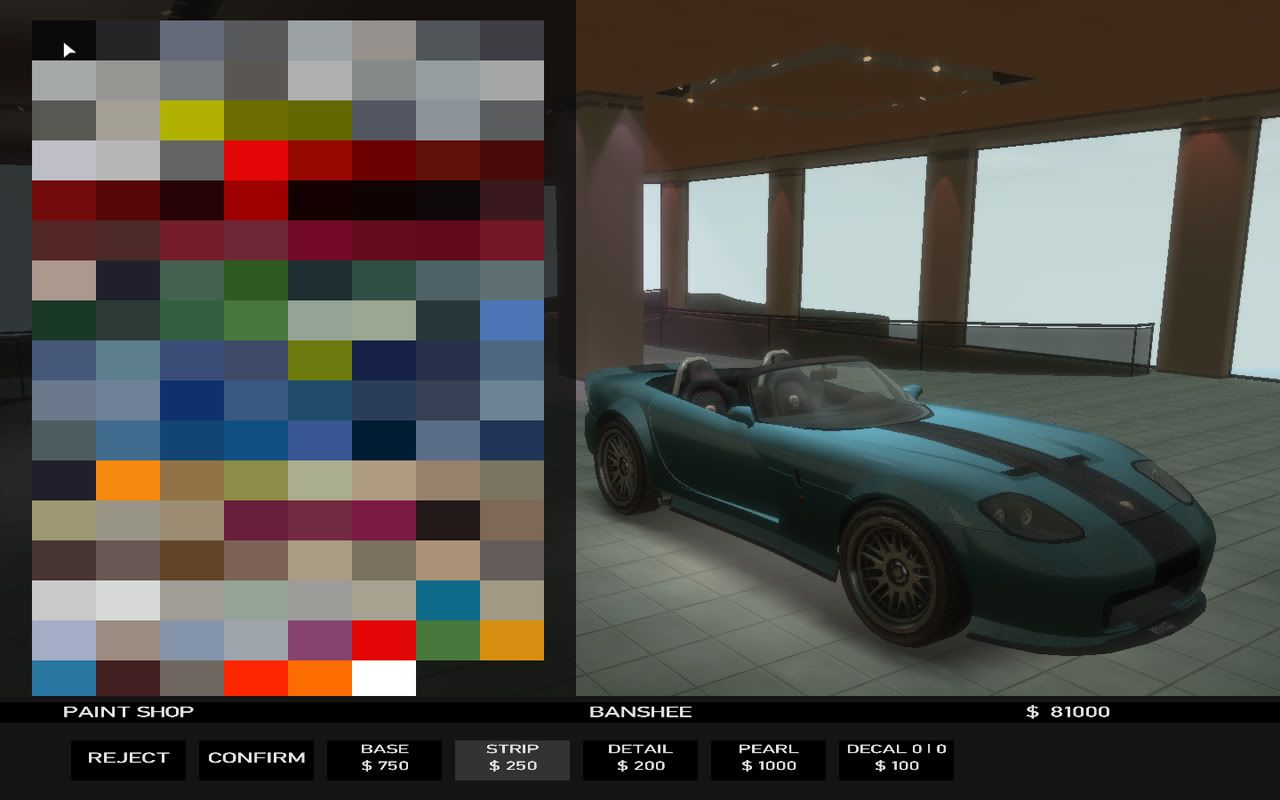Select the Pearl paint option
The image size is (1280, 800).
(x=768, y=759)
